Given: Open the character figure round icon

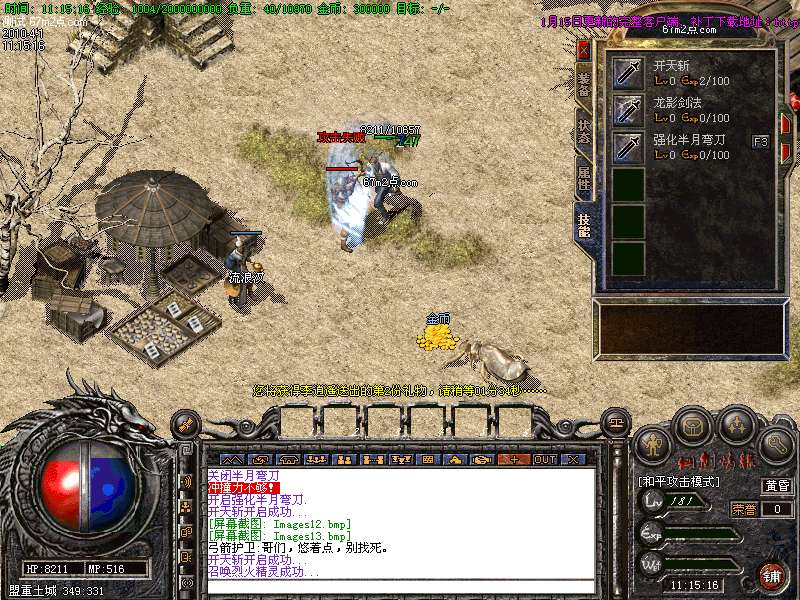Looking at the screenshot, I should pos(655,443).
